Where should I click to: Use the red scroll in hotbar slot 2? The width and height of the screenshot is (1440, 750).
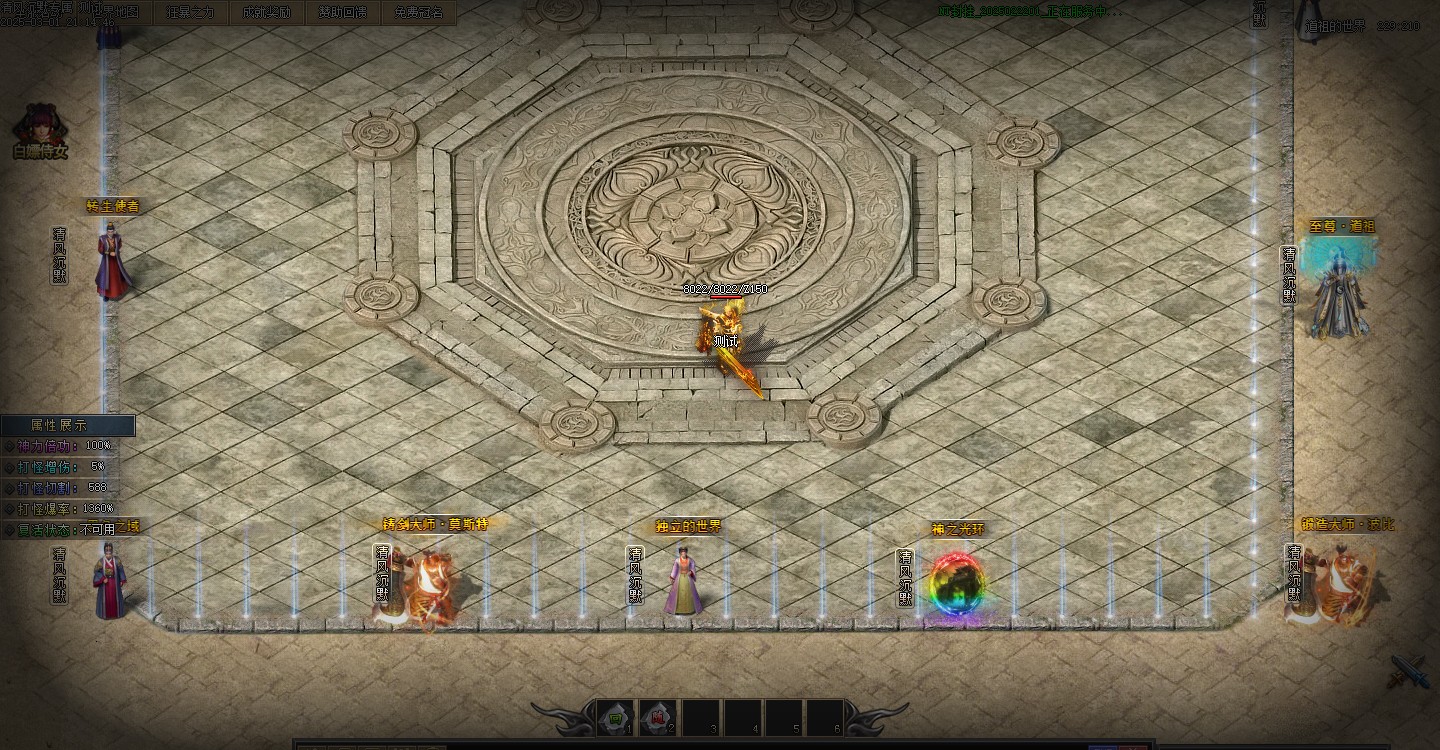tap(657, 717)
